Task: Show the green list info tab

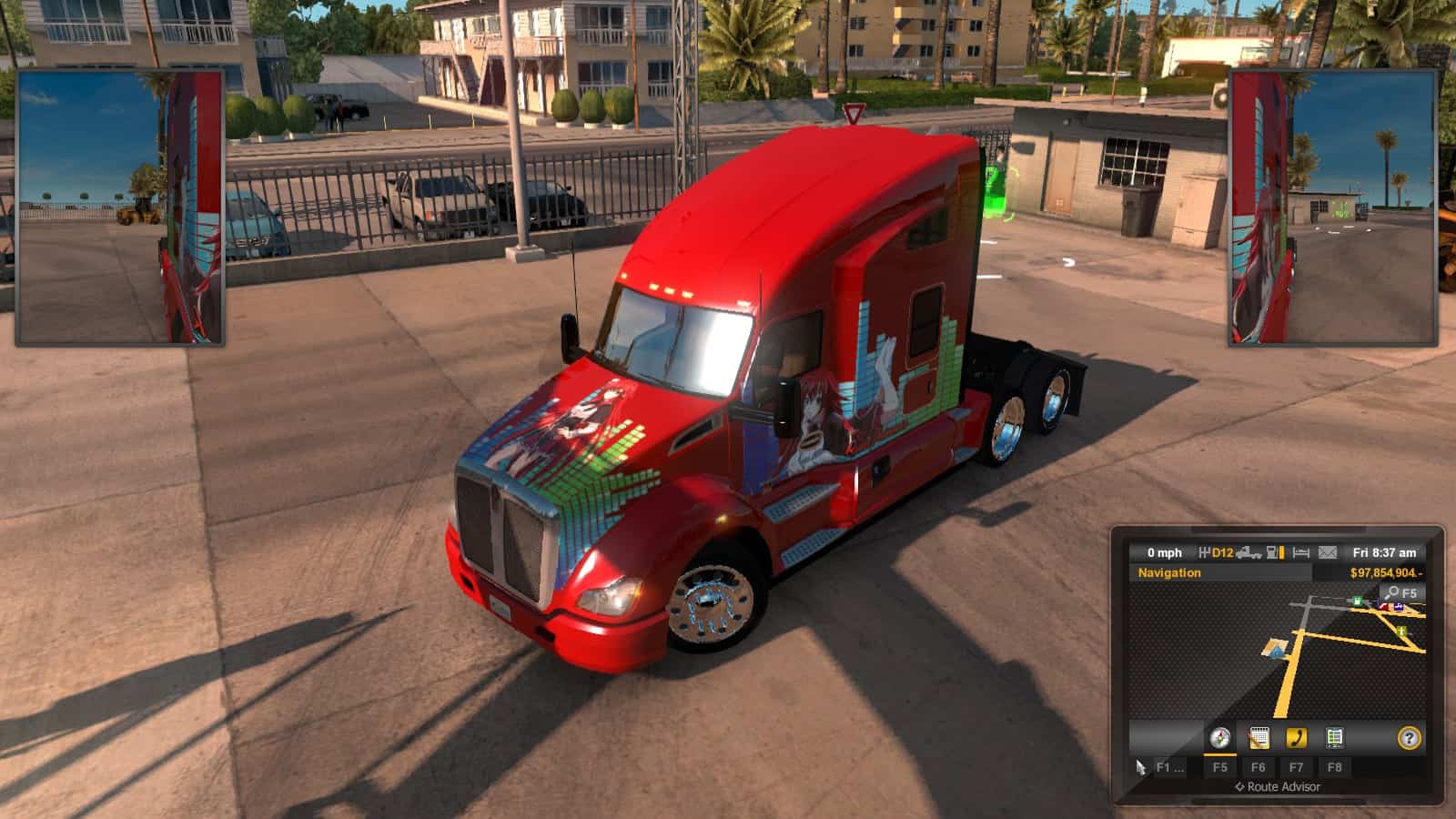Action: (x=1334, y=737)
